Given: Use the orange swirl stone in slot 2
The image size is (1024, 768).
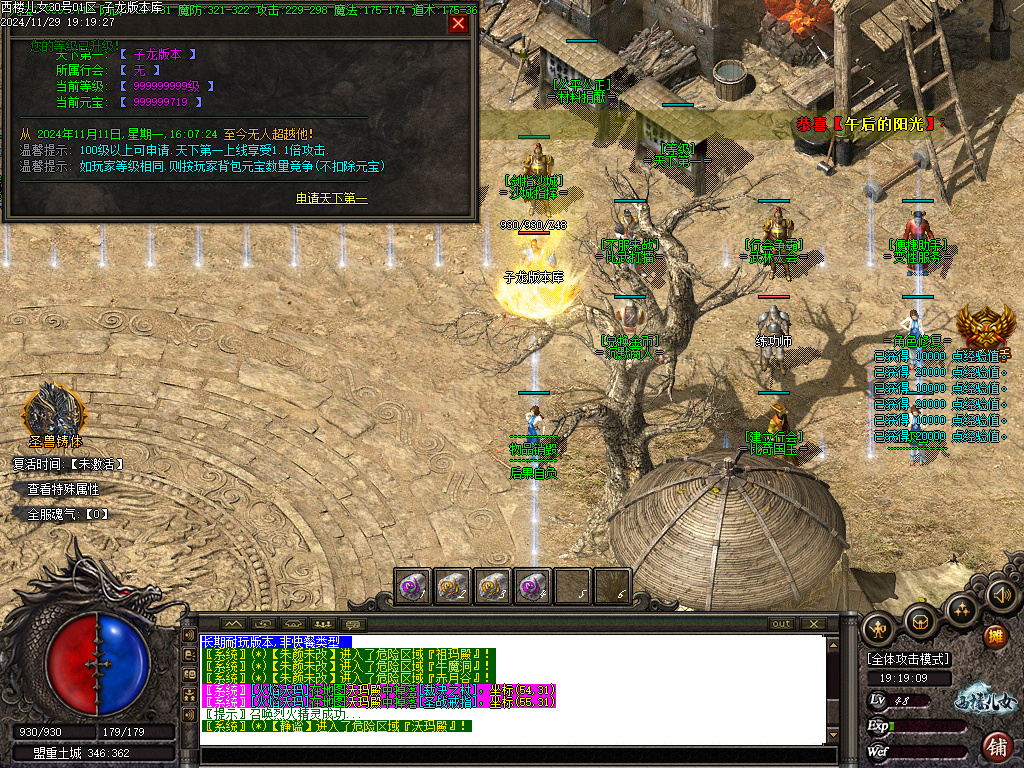Looking at the screenshot, I should pyautogui.click(x=452, y=587).
